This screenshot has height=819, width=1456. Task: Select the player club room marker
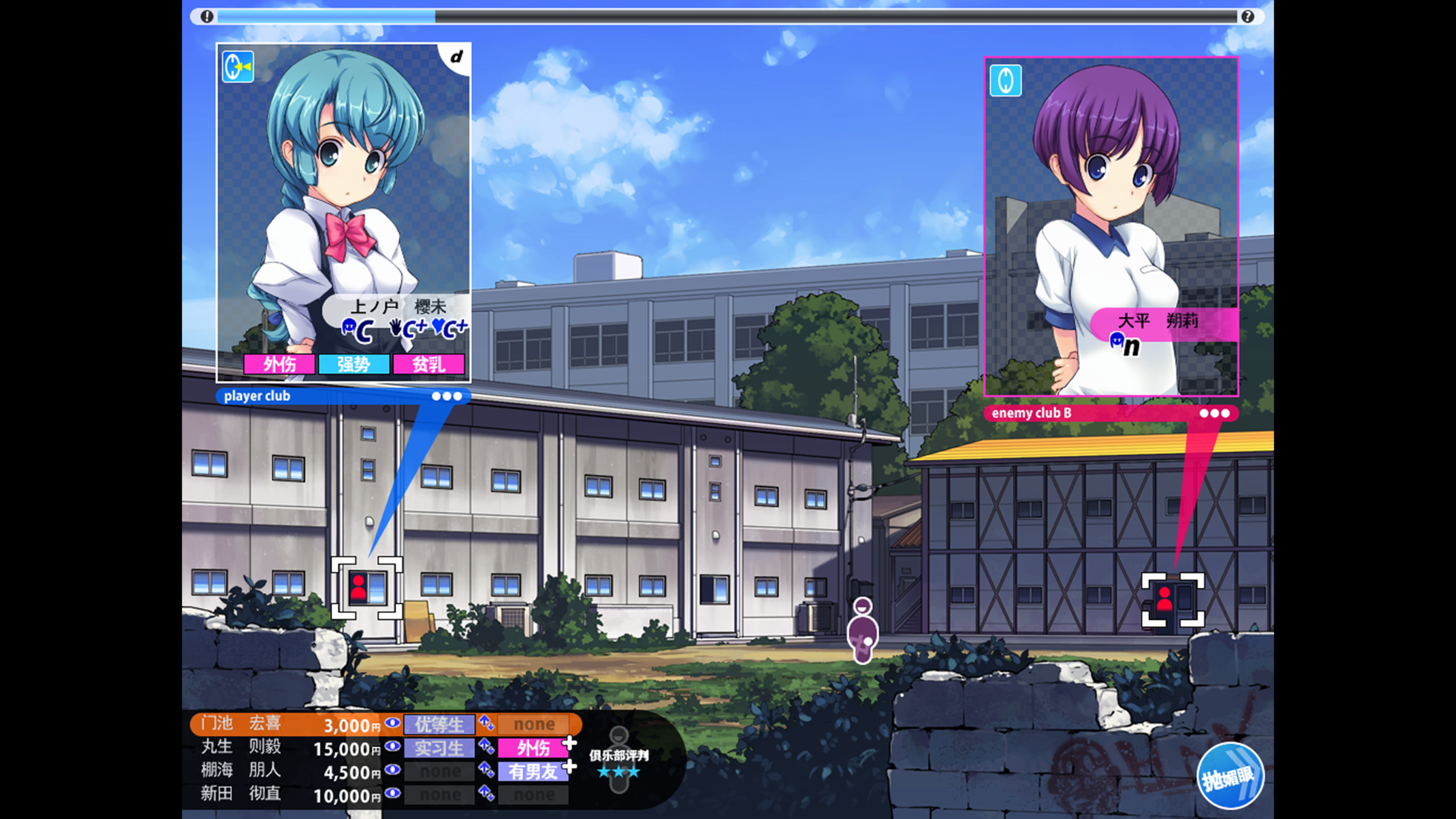point(367,588)
